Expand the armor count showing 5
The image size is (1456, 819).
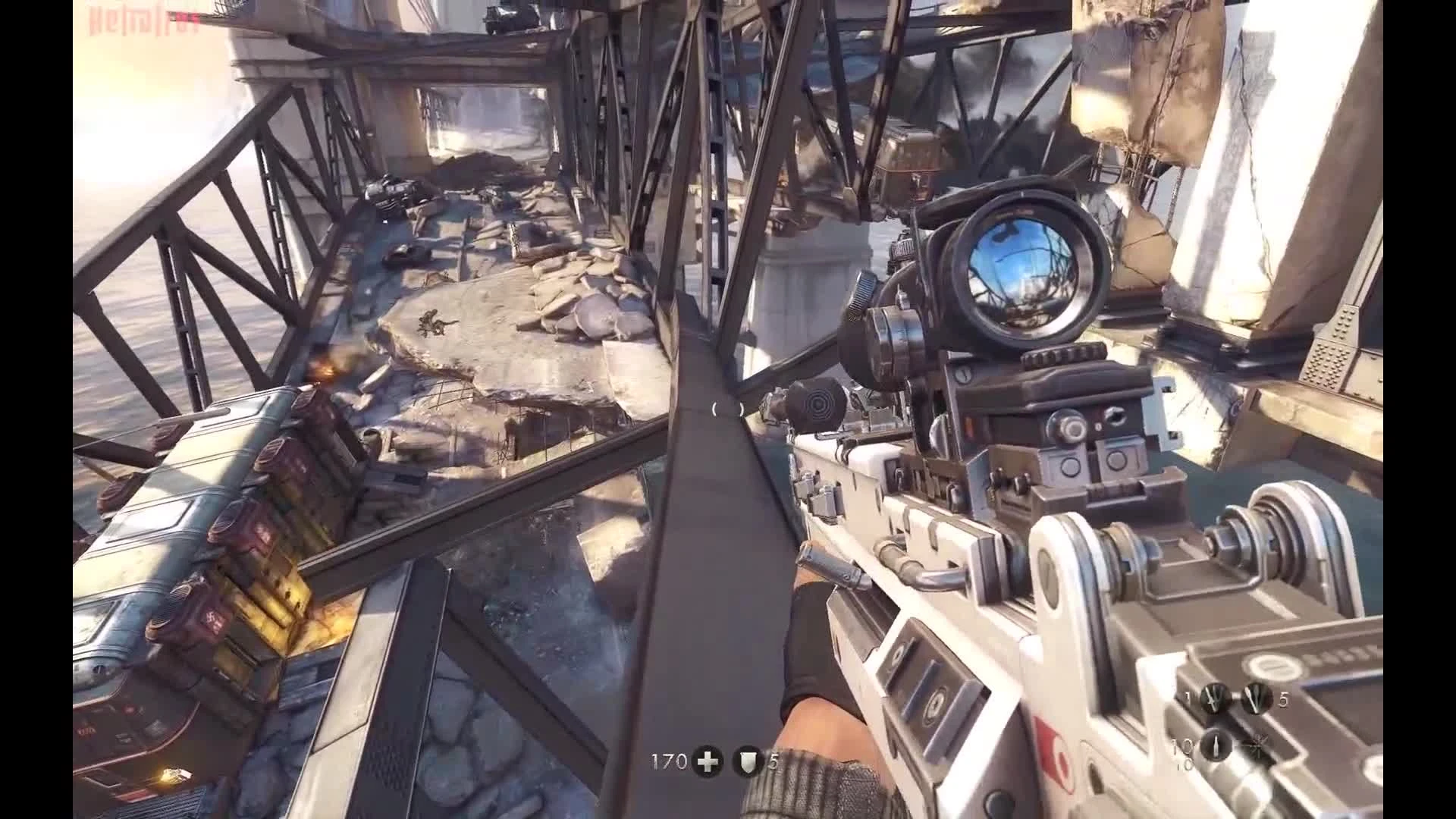pyautogui.click(x=773, y=761)
